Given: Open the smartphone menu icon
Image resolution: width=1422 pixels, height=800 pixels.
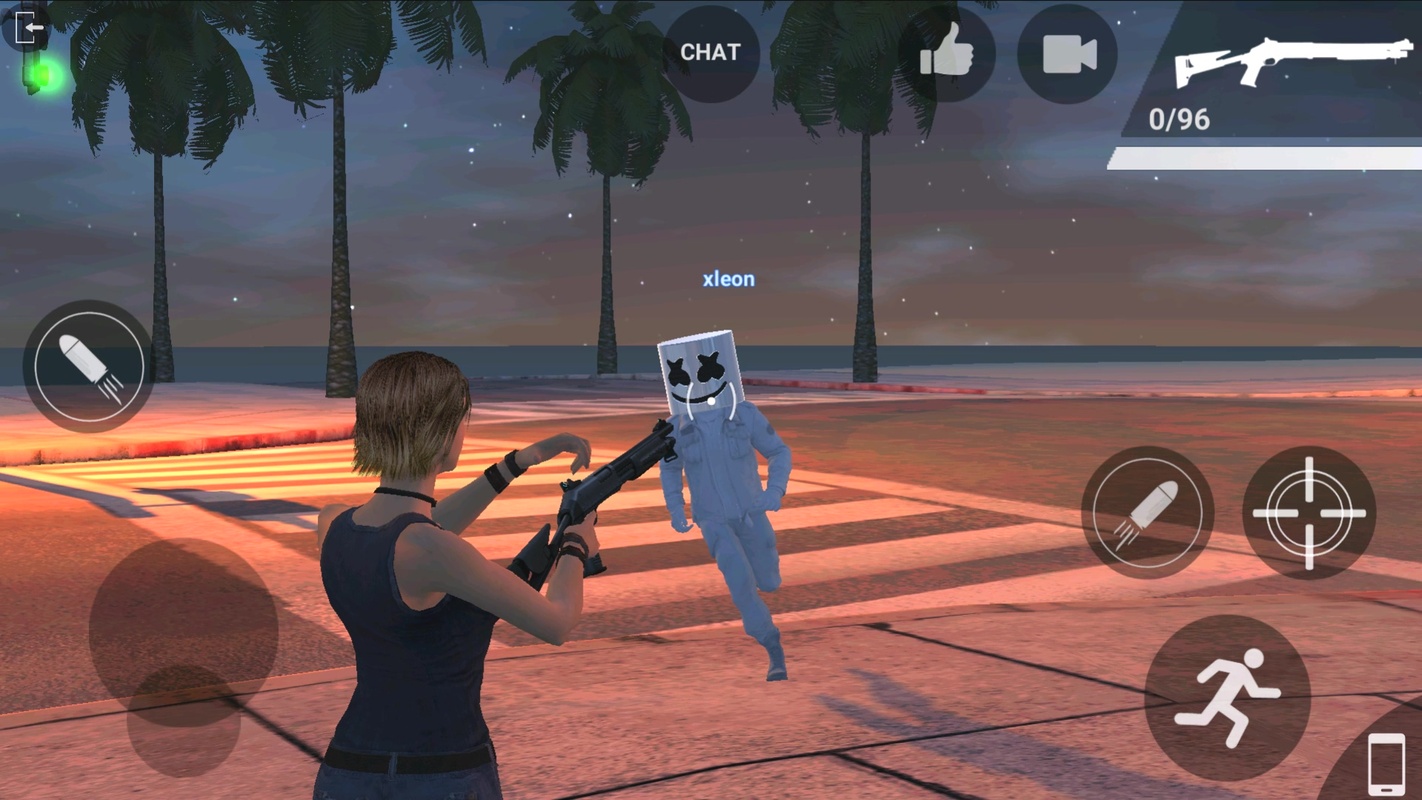Looking at the screenshot, I should click(1386, 765).
